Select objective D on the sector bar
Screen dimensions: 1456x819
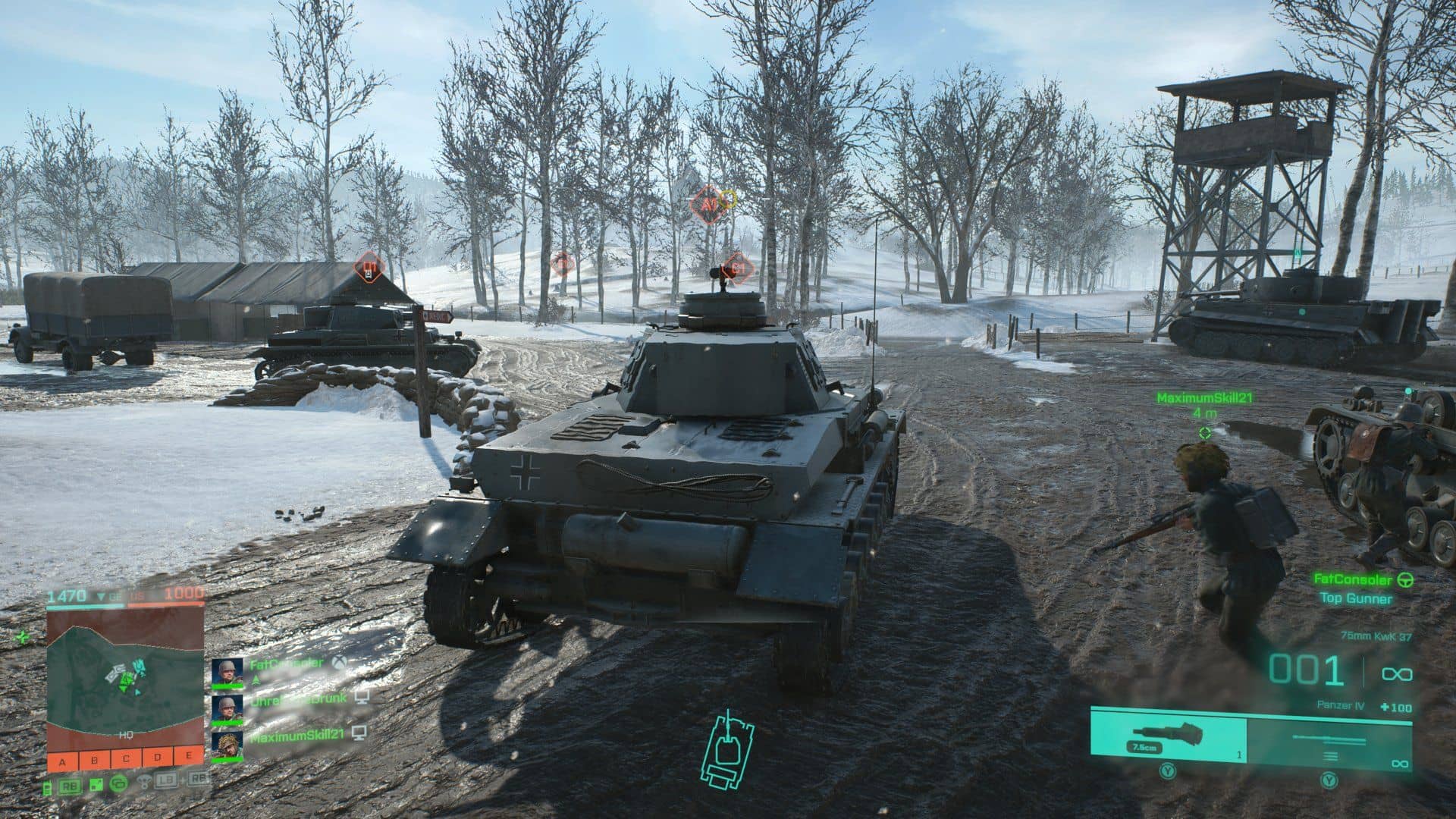tap(157, 758)
